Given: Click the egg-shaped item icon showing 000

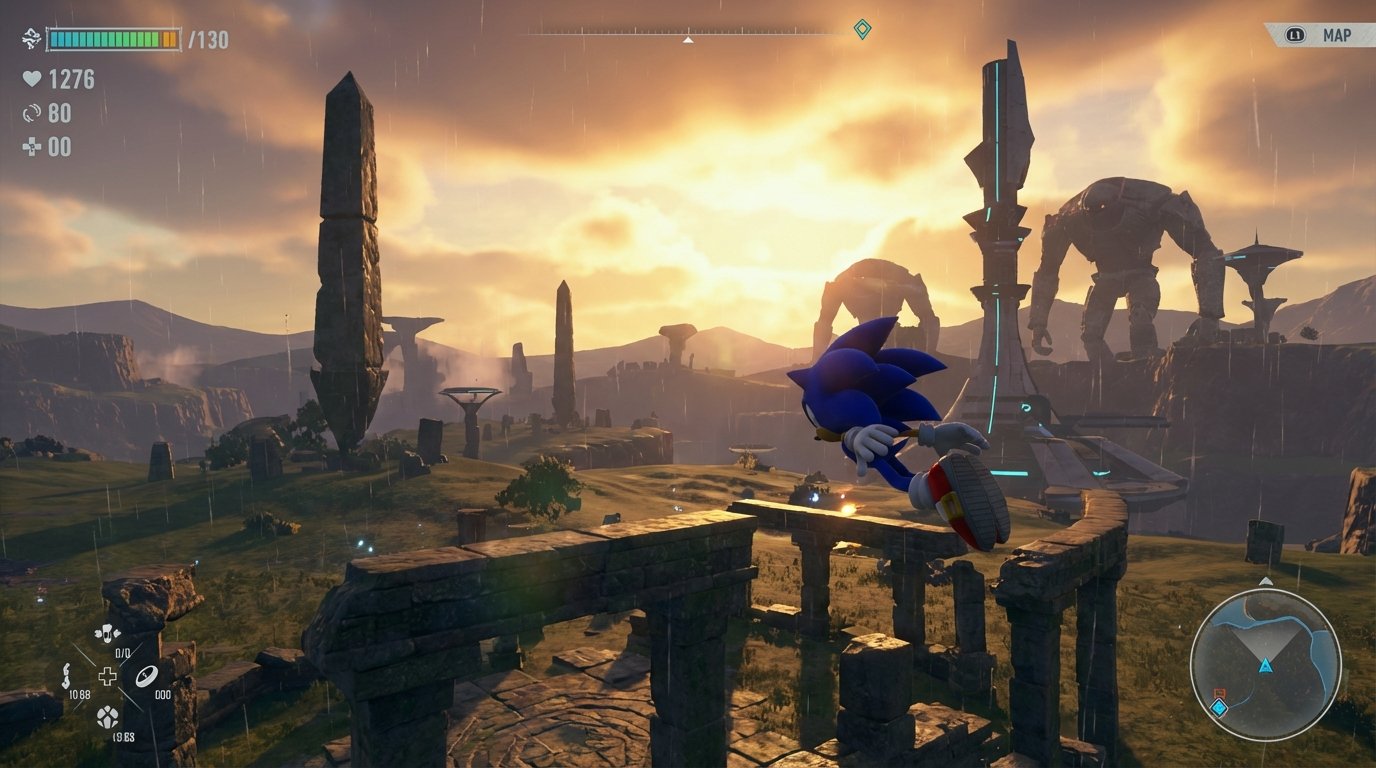Looking at the screenshot, I should point(148,676).
